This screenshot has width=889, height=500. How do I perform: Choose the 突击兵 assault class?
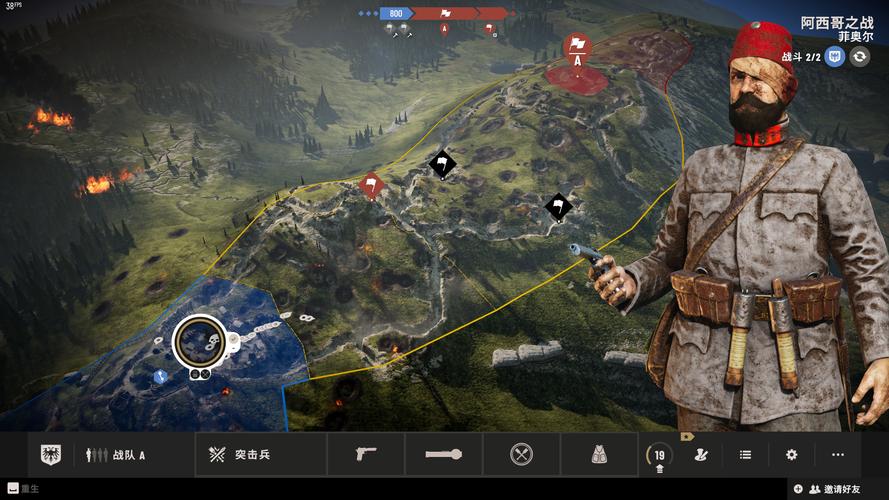[238, 455]
